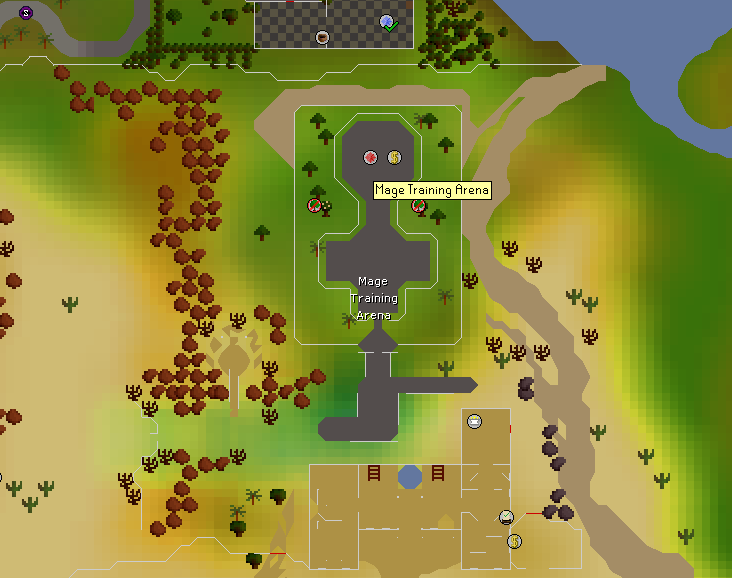Click the Mage Training Arena map label
This screenshot has height=578, width=732.
[x=373, y=298]
